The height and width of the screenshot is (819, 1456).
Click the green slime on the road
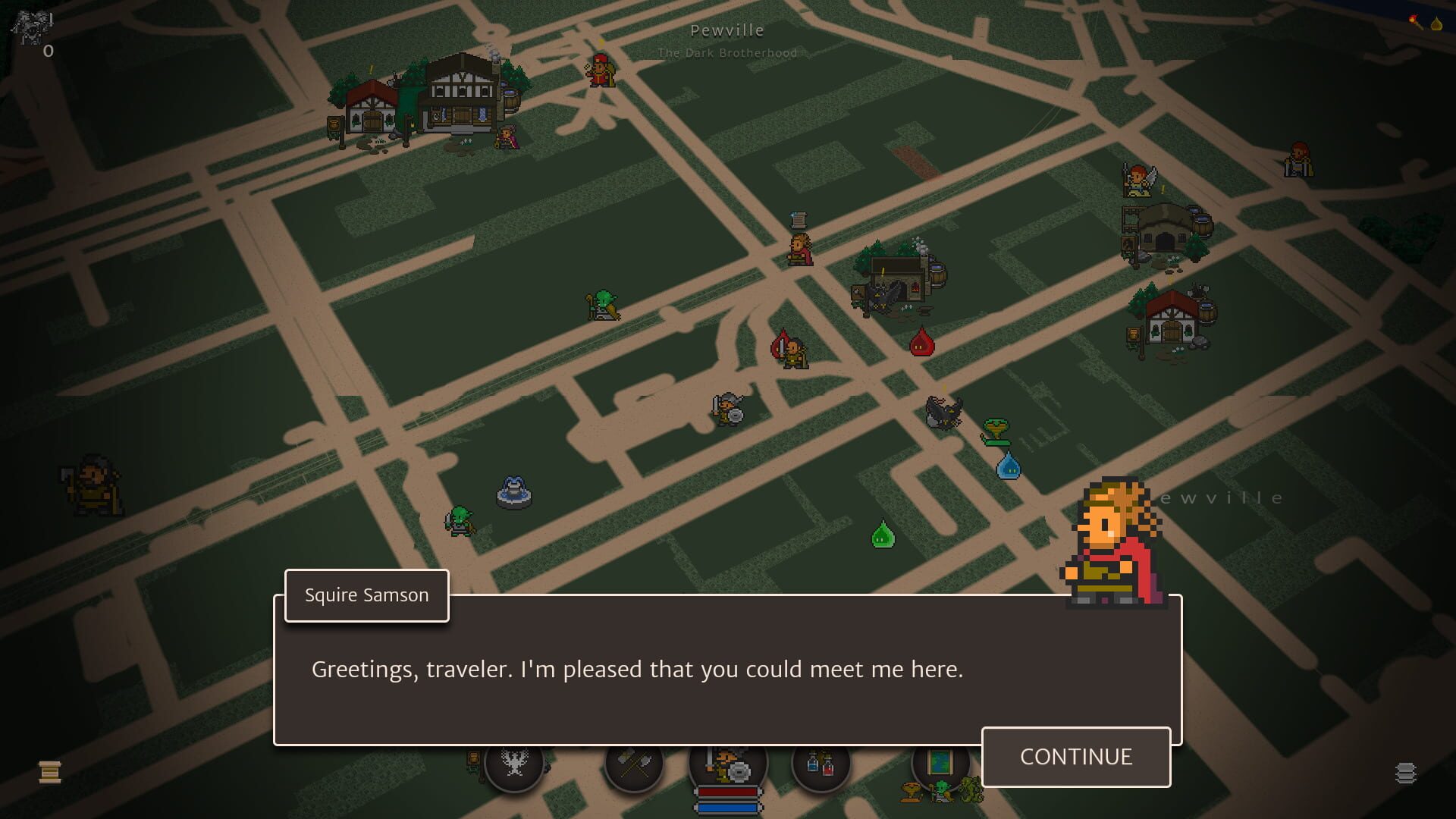(x=882, y=535)
